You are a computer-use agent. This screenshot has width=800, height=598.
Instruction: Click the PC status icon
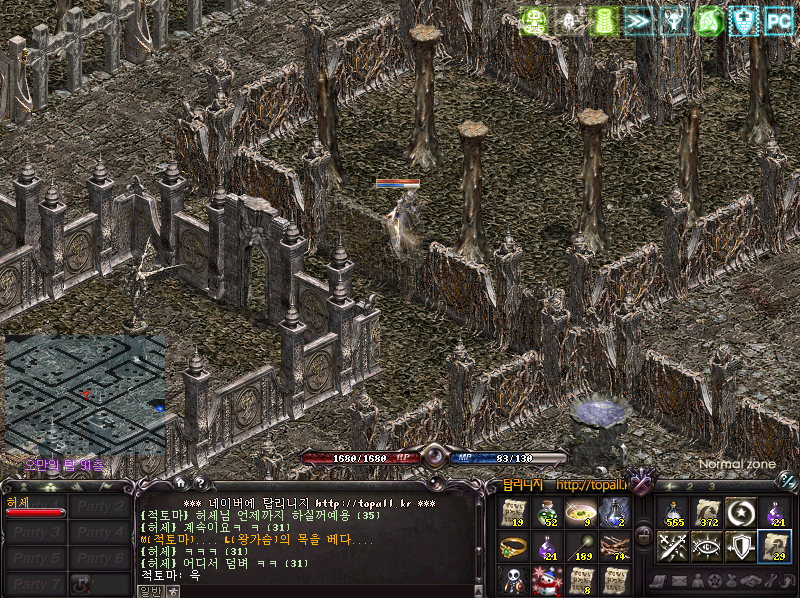point(778,20)
